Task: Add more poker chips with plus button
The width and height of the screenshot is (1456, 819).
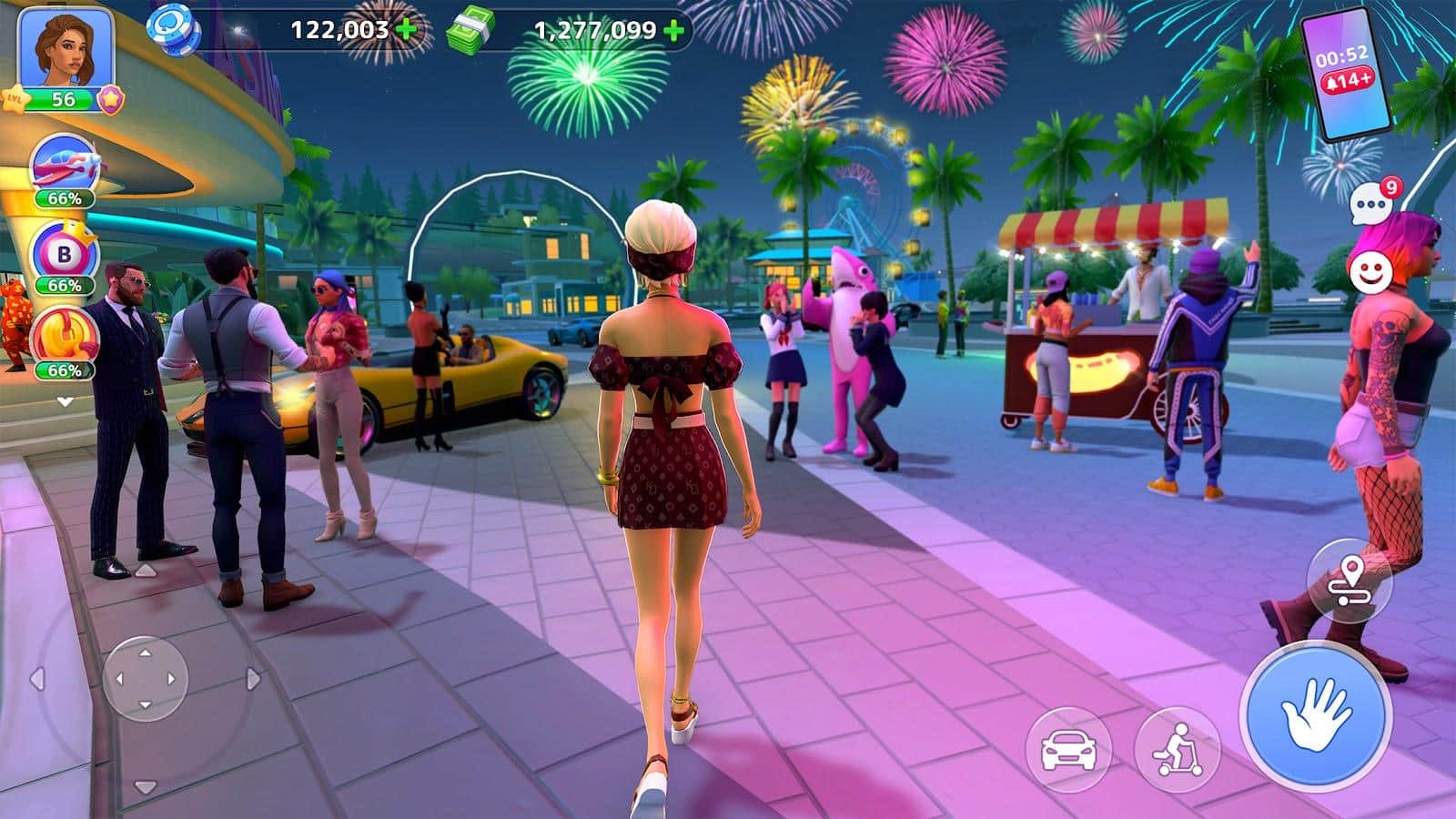Action: [407, 30]
